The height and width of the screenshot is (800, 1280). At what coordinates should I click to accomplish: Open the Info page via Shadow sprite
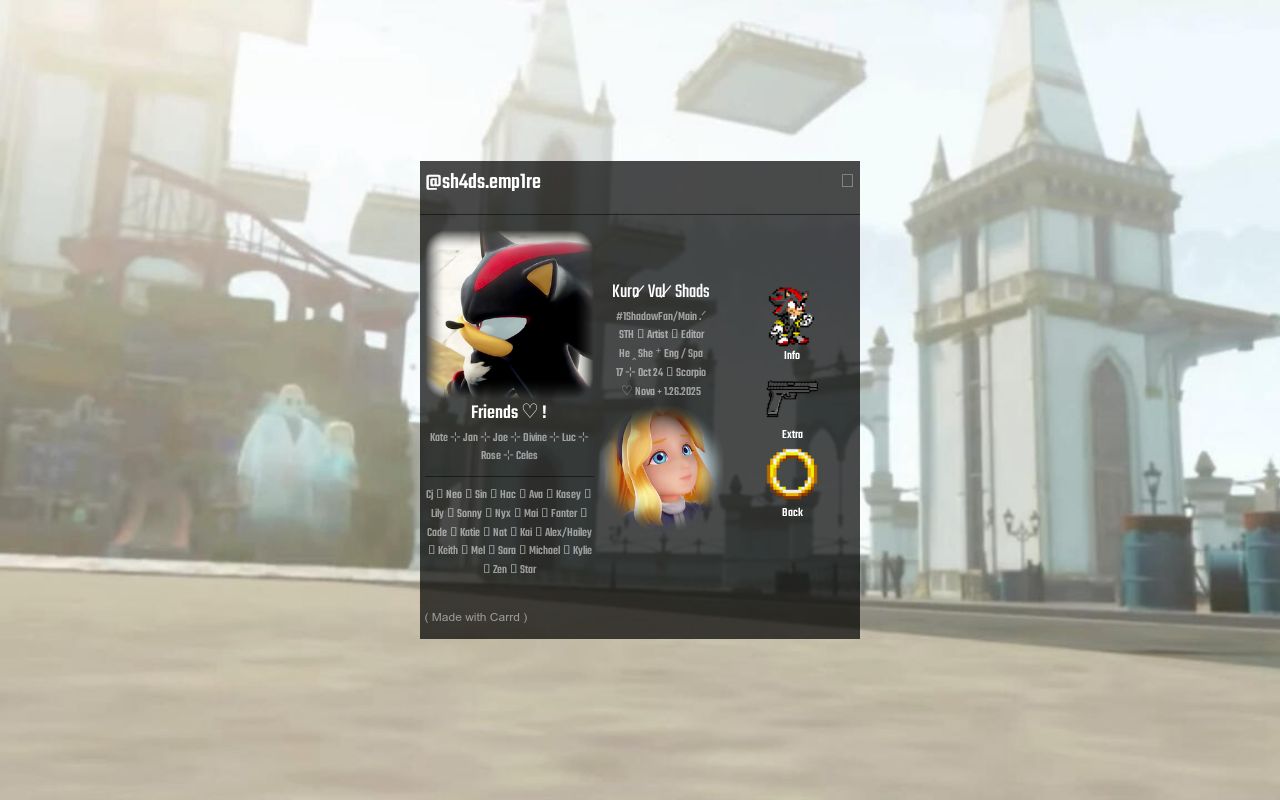(x=791, y=317)
